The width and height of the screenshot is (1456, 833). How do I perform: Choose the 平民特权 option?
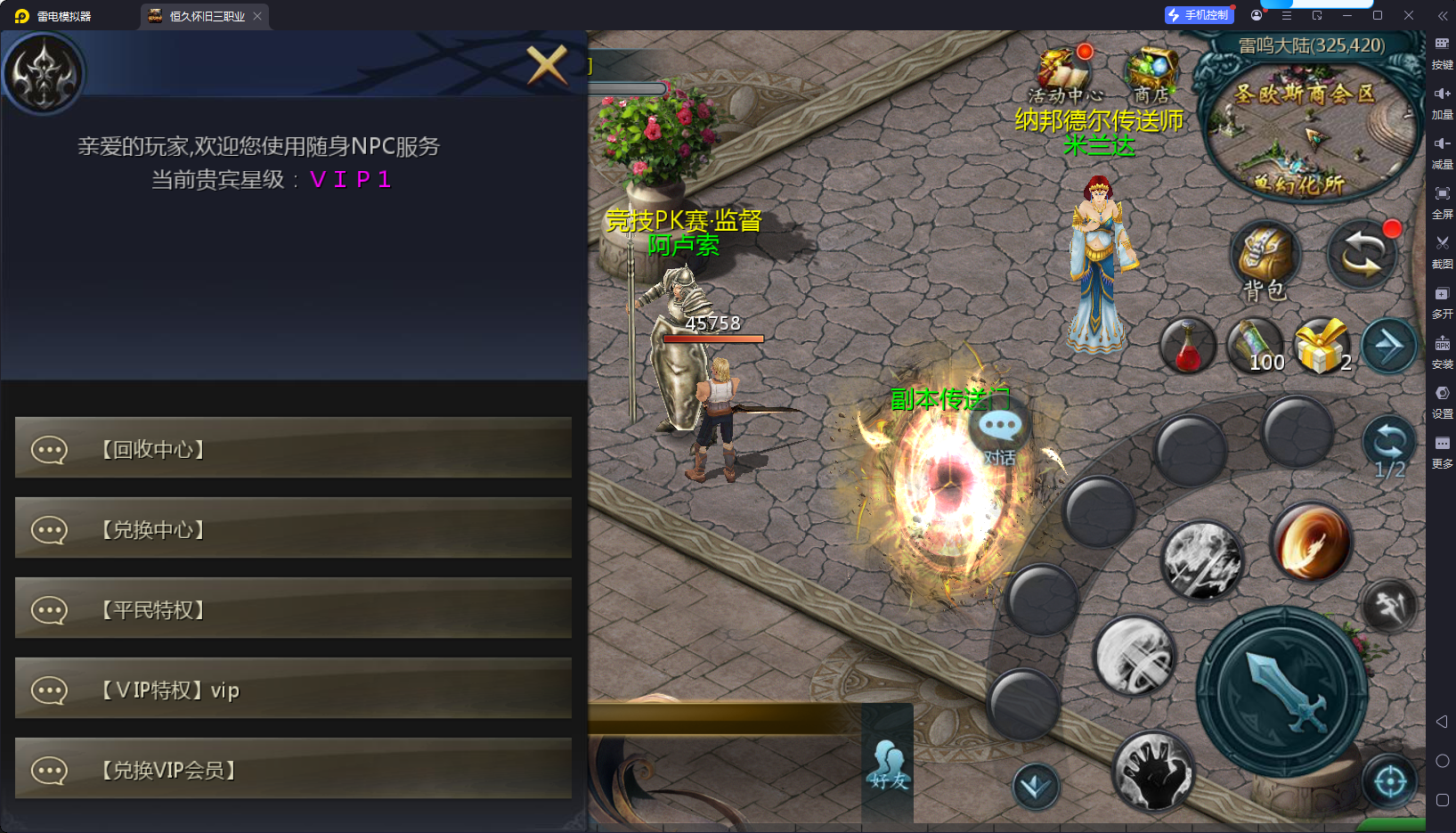293,608
